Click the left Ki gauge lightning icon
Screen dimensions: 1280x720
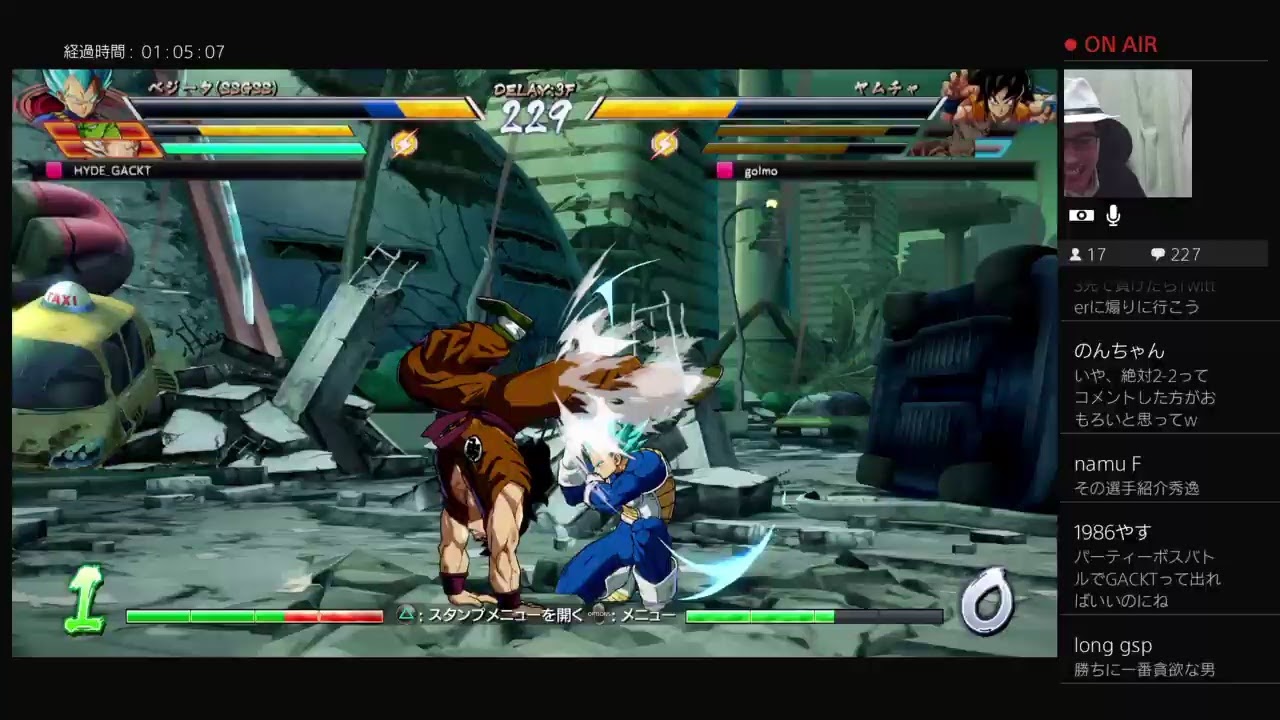pos(406,141)
